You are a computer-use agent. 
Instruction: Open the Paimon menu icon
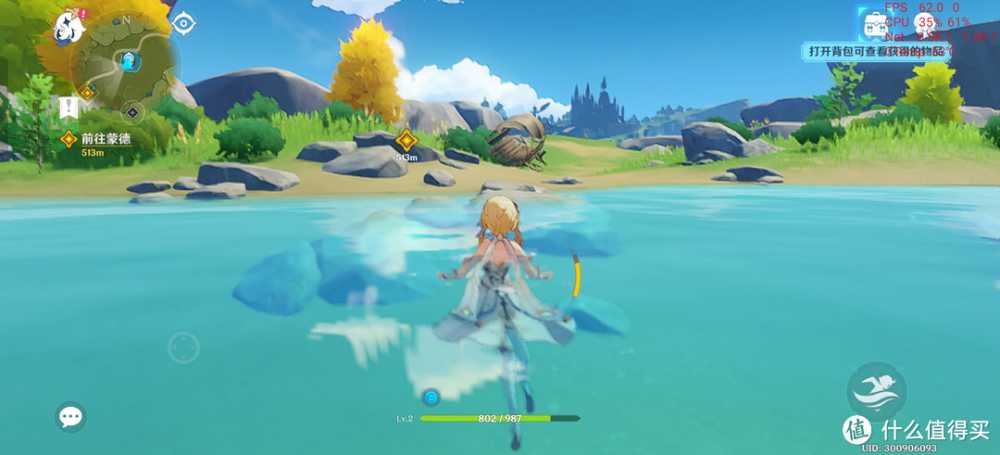point(69,27)
